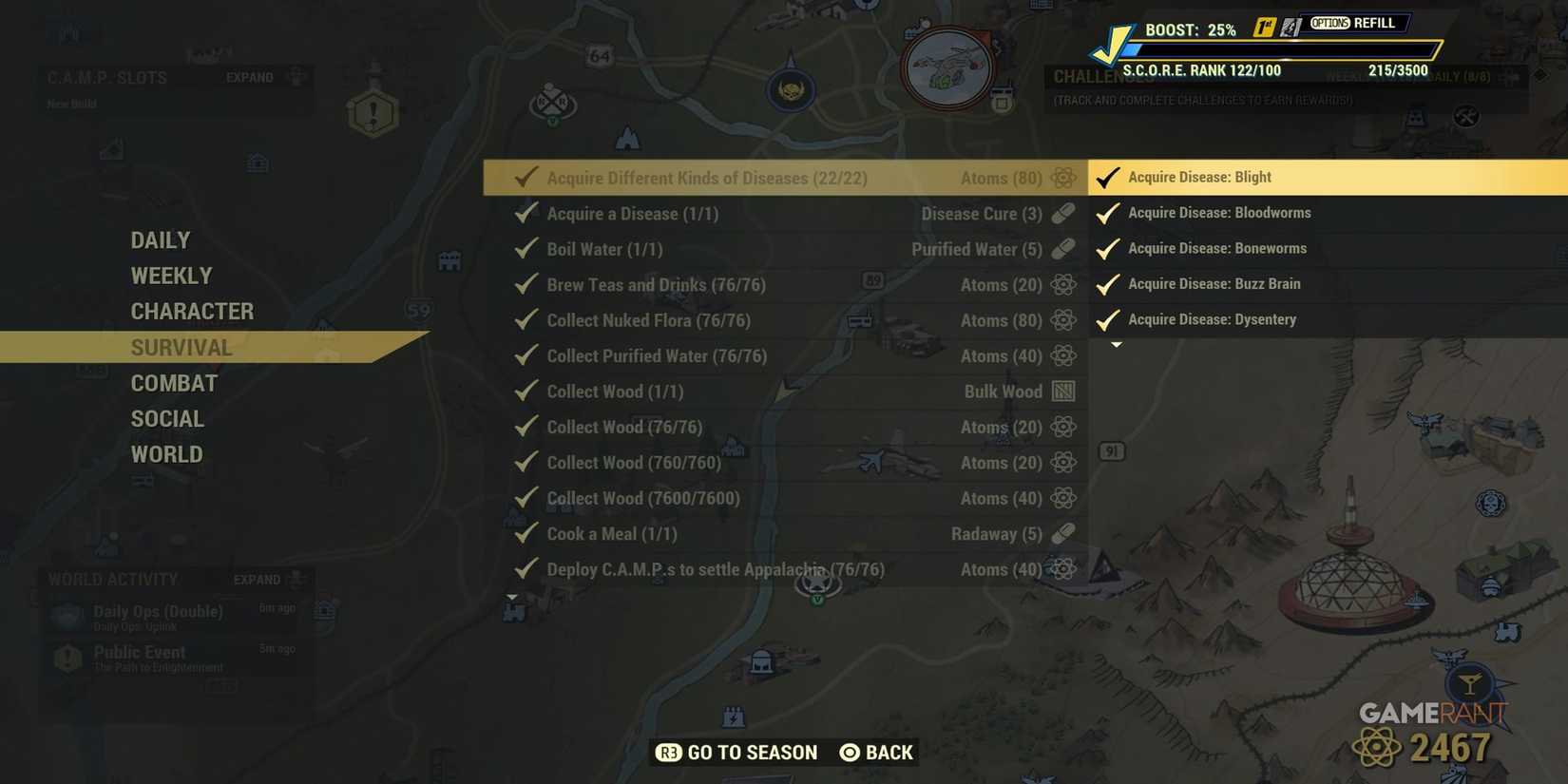Toggle the checkmark beside Acquire Disease: Blight
Viewport: 1568px width, 784px height.
(1106, 176)
